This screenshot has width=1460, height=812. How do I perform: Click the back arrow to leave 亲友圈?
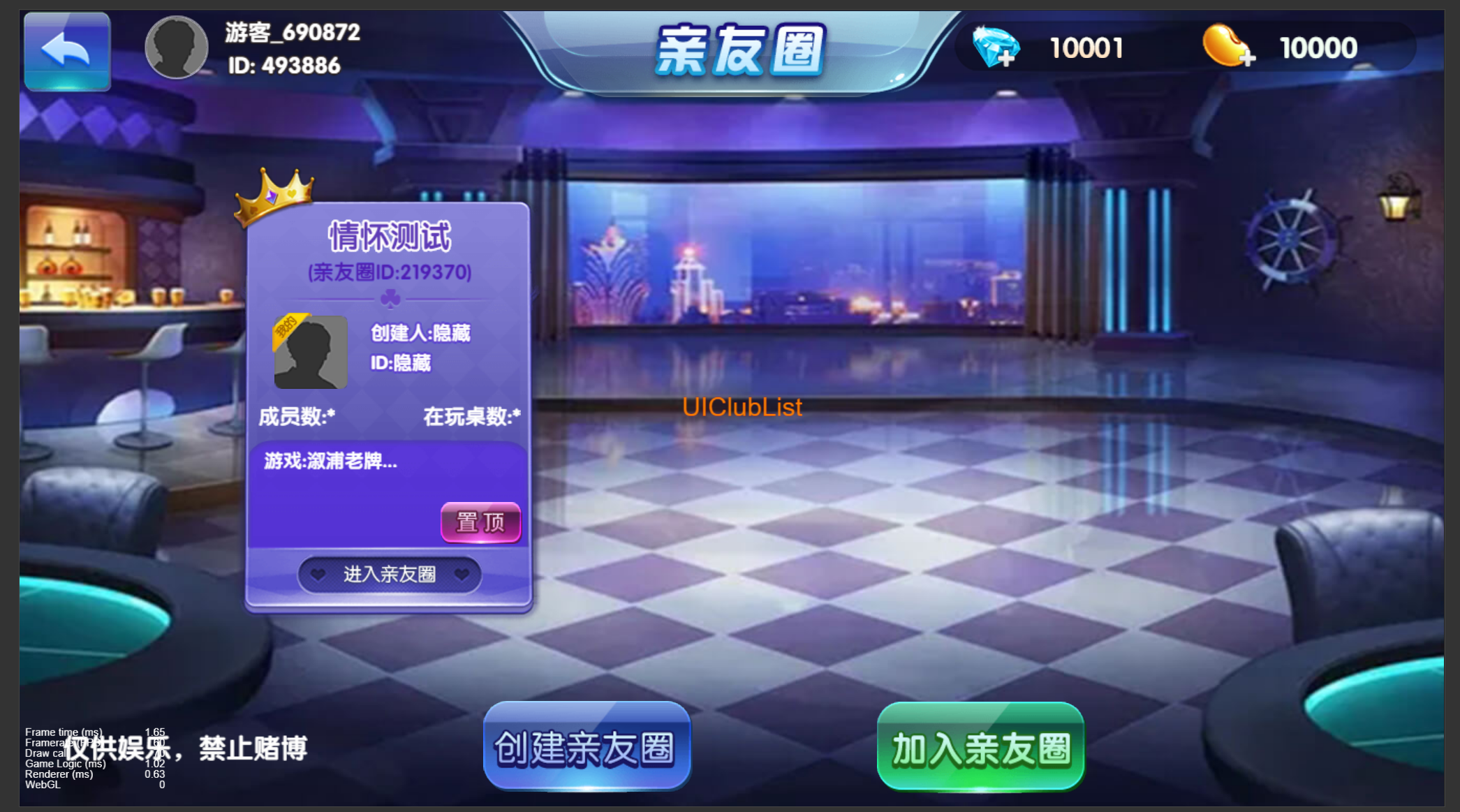(x=67, y=49)
